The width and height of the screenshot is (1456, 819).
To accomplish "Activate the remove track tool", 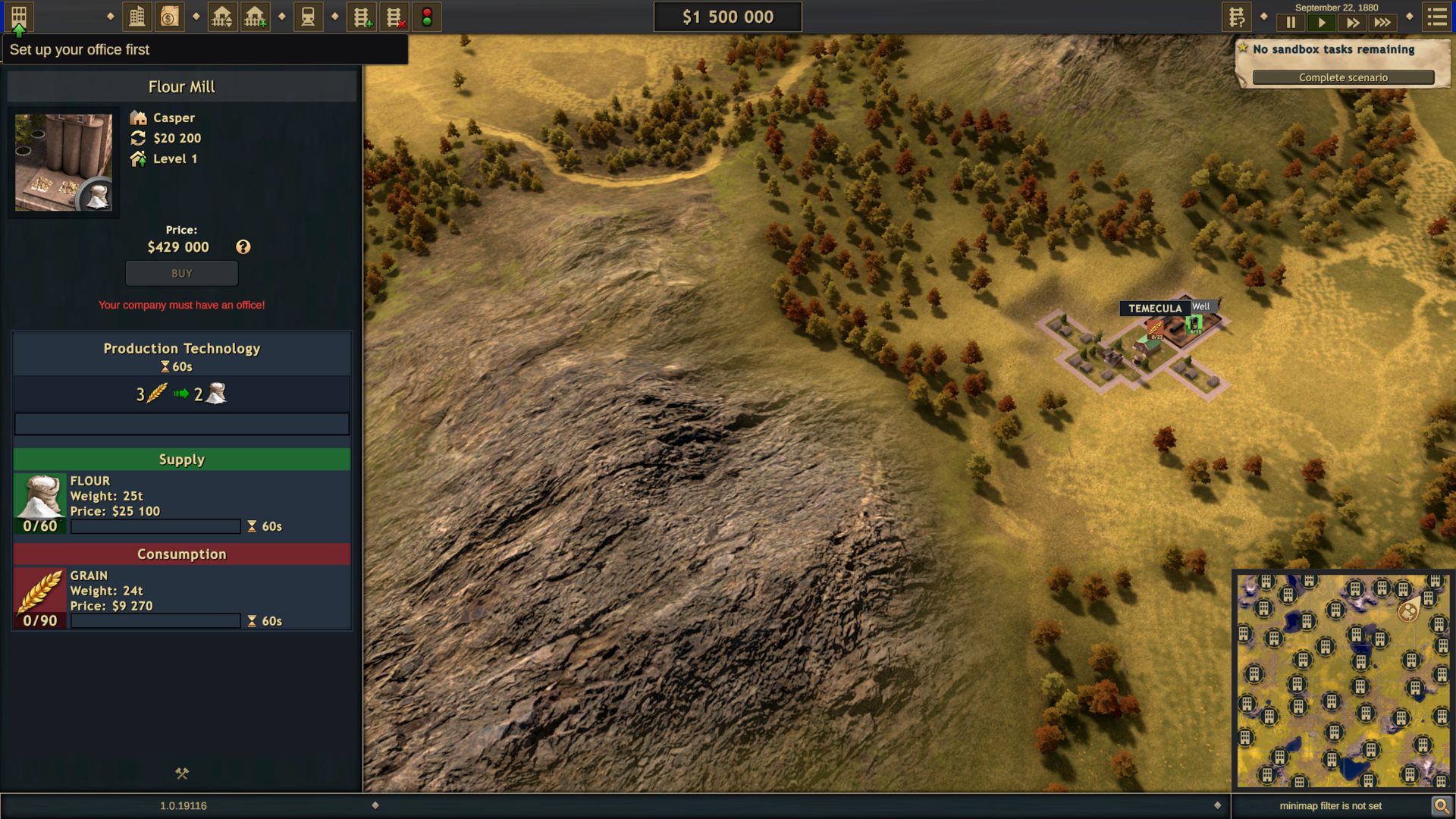I will pos(394,17).
